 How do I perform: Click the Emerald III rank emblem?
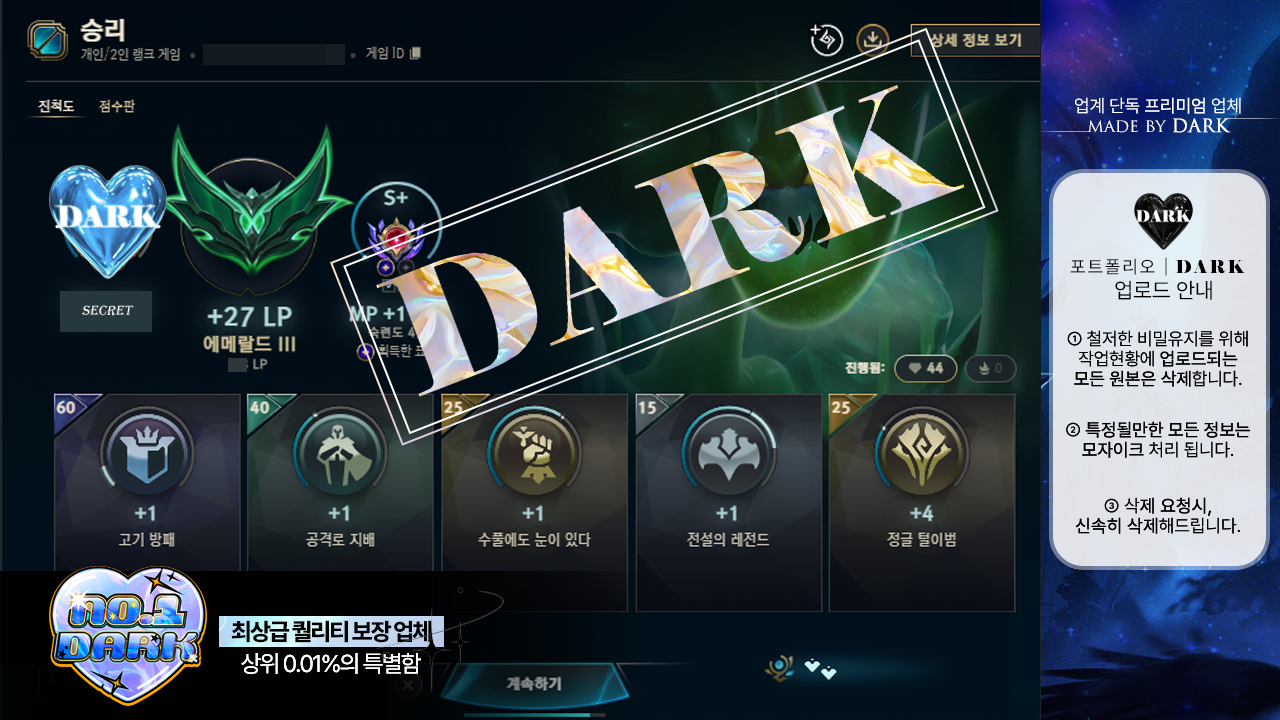[x=253, y=220]
